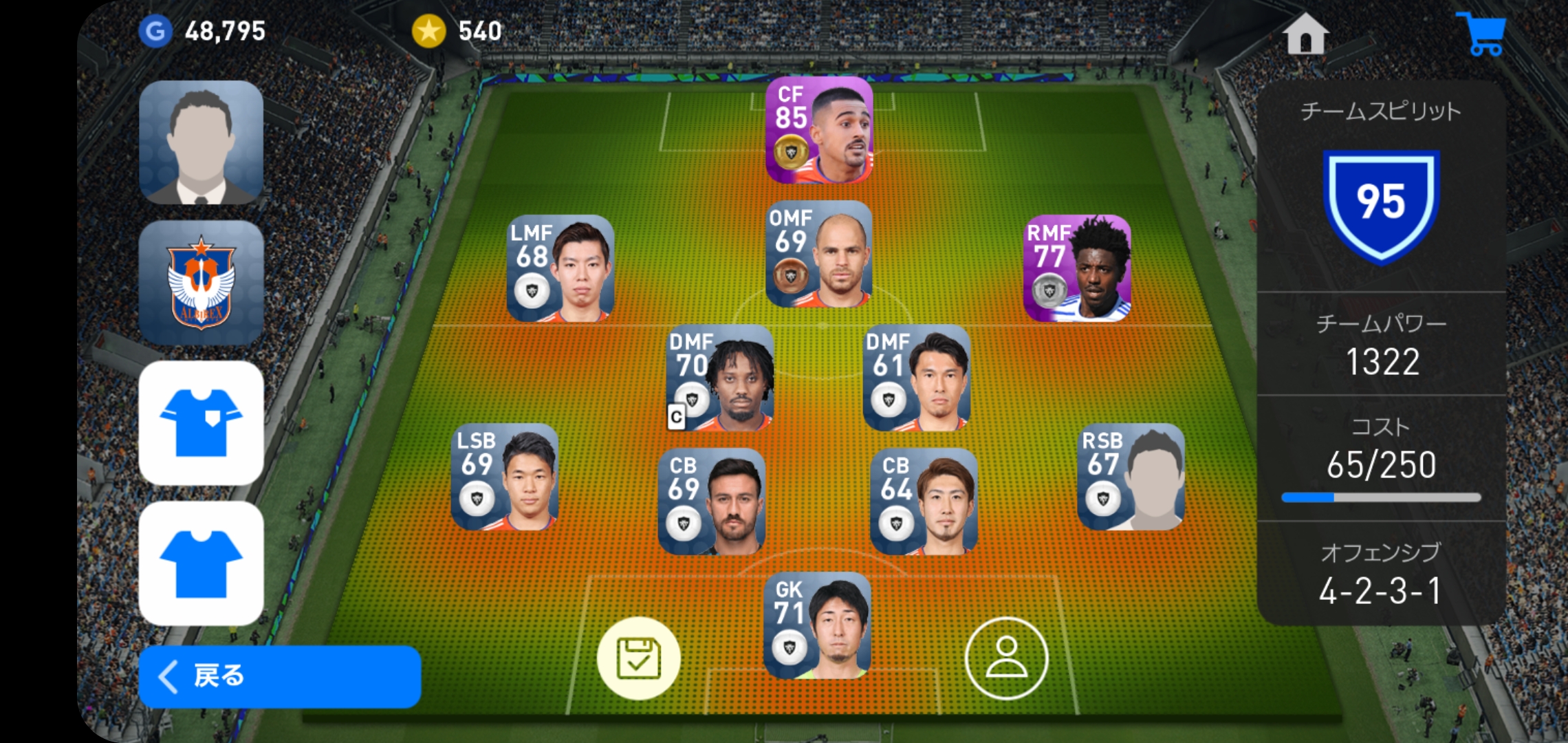Choose the striped home kit shirt tile
The image size is (1568, 743).
click(x=201, y=423)
